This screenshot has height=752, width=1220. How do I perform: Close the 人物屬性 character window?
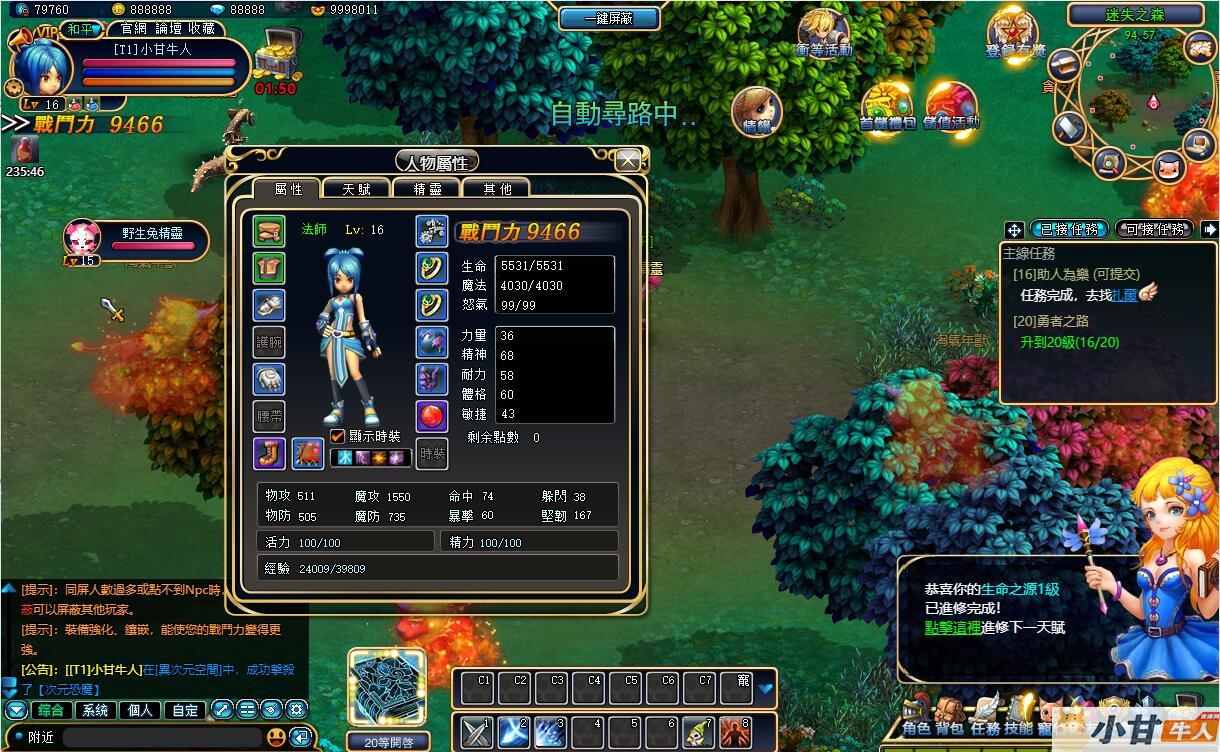(628, 160)
